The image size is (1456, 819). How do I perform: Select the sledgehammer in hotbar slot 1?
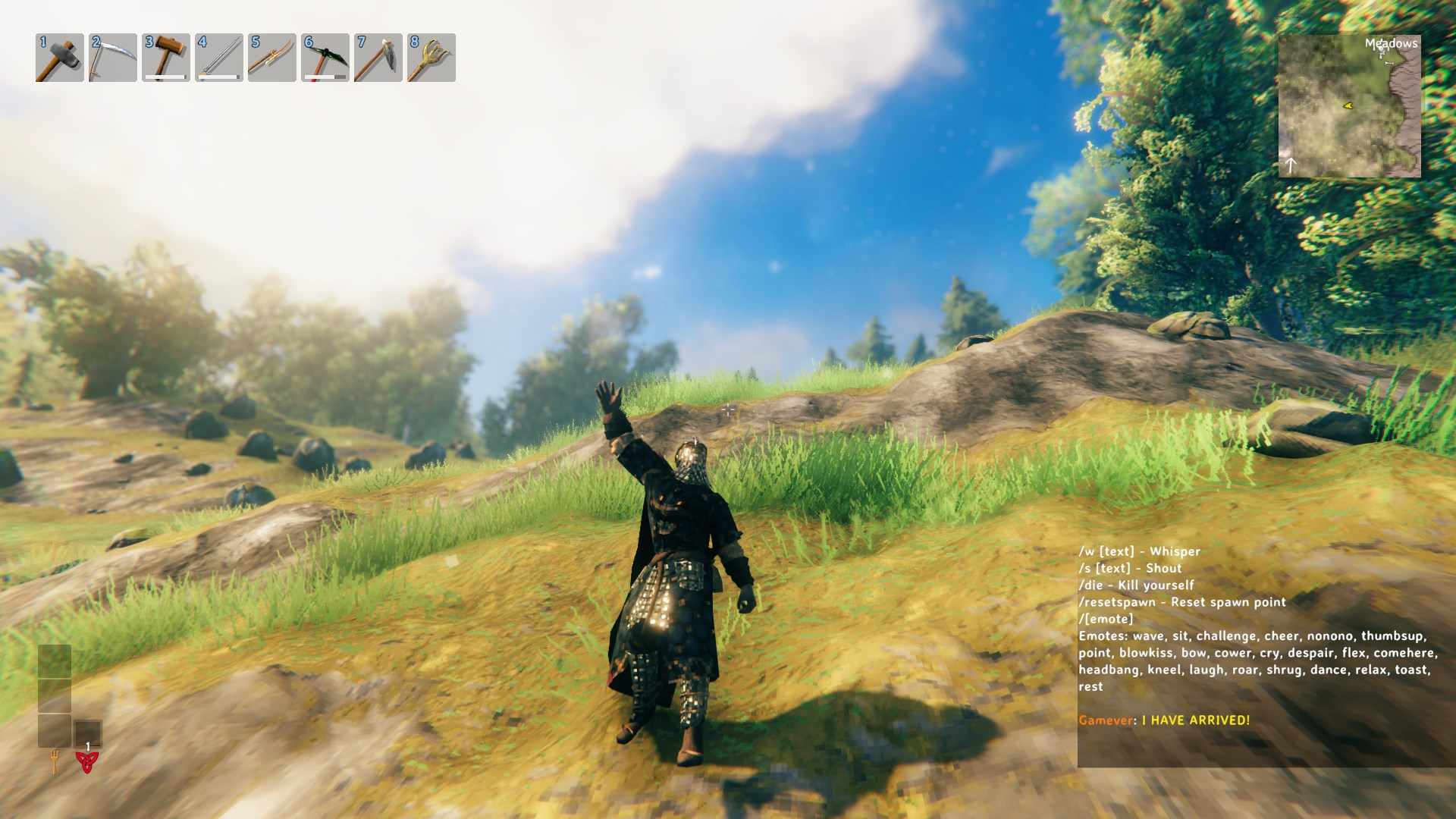point(59,58)
